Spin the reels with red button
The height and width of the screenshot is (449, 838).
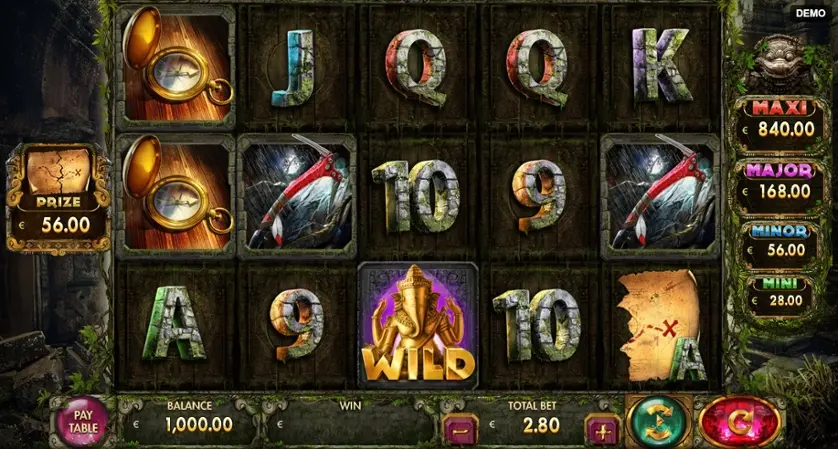[x=739, y=421]
